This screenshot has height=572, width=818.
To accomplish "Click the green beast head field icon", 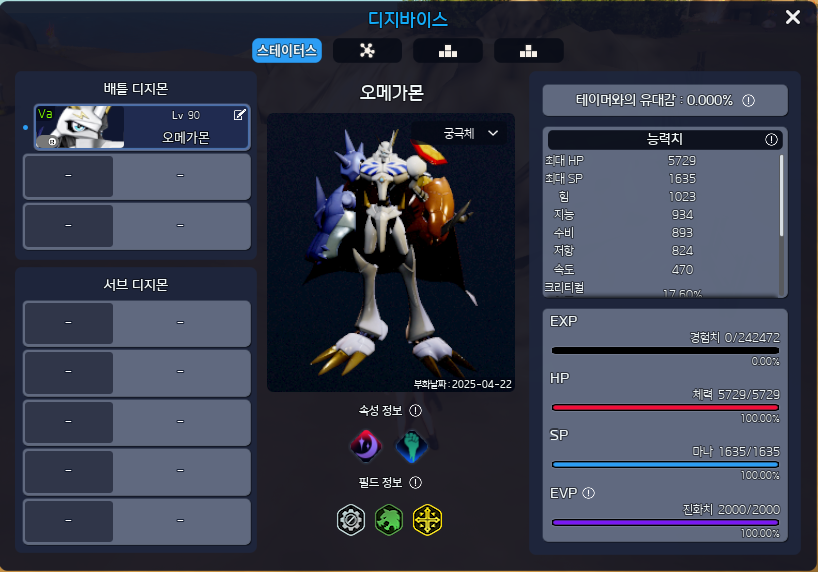I will pos(389,519).
